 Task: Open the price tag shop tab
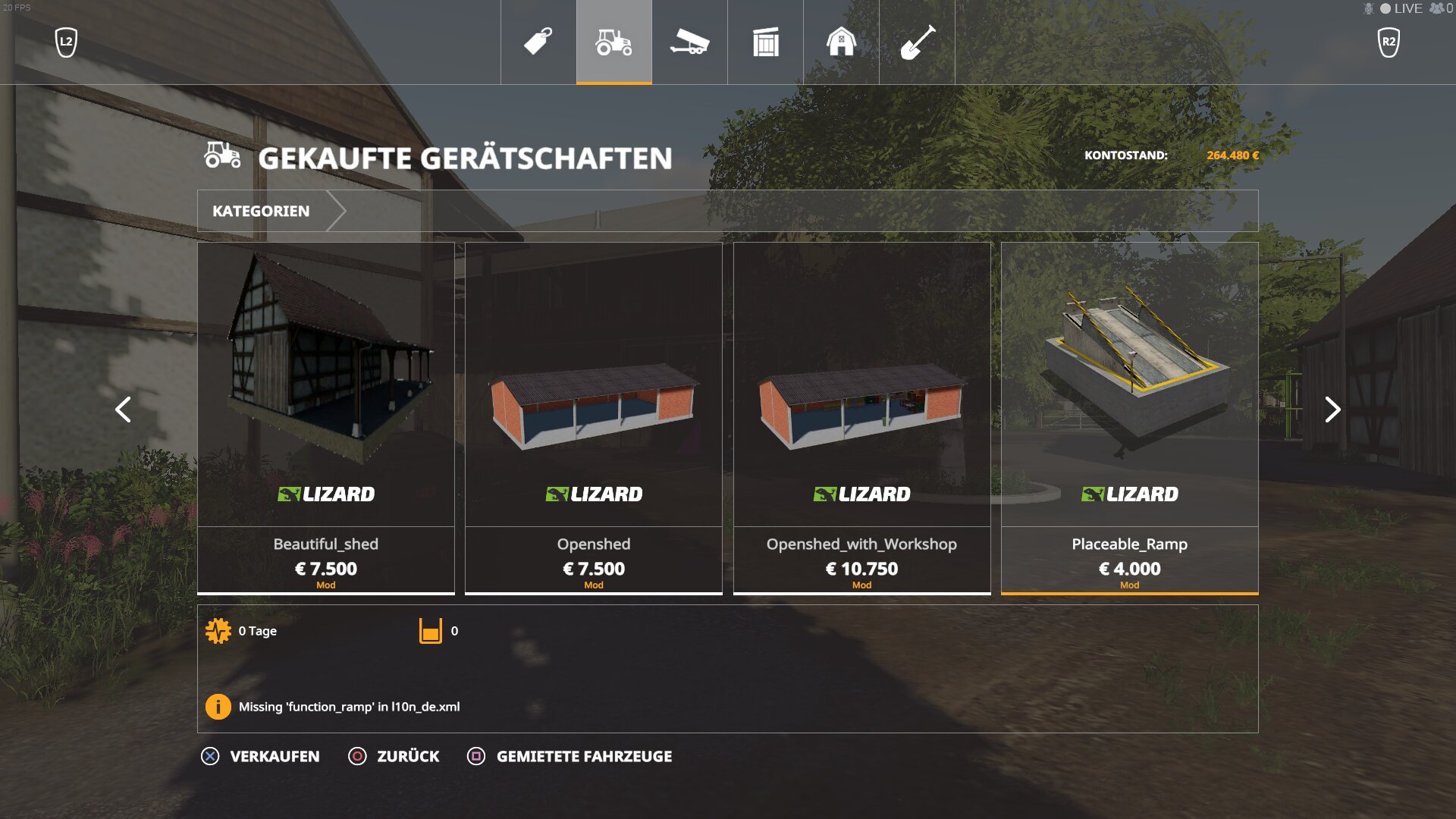coord(538,42)
